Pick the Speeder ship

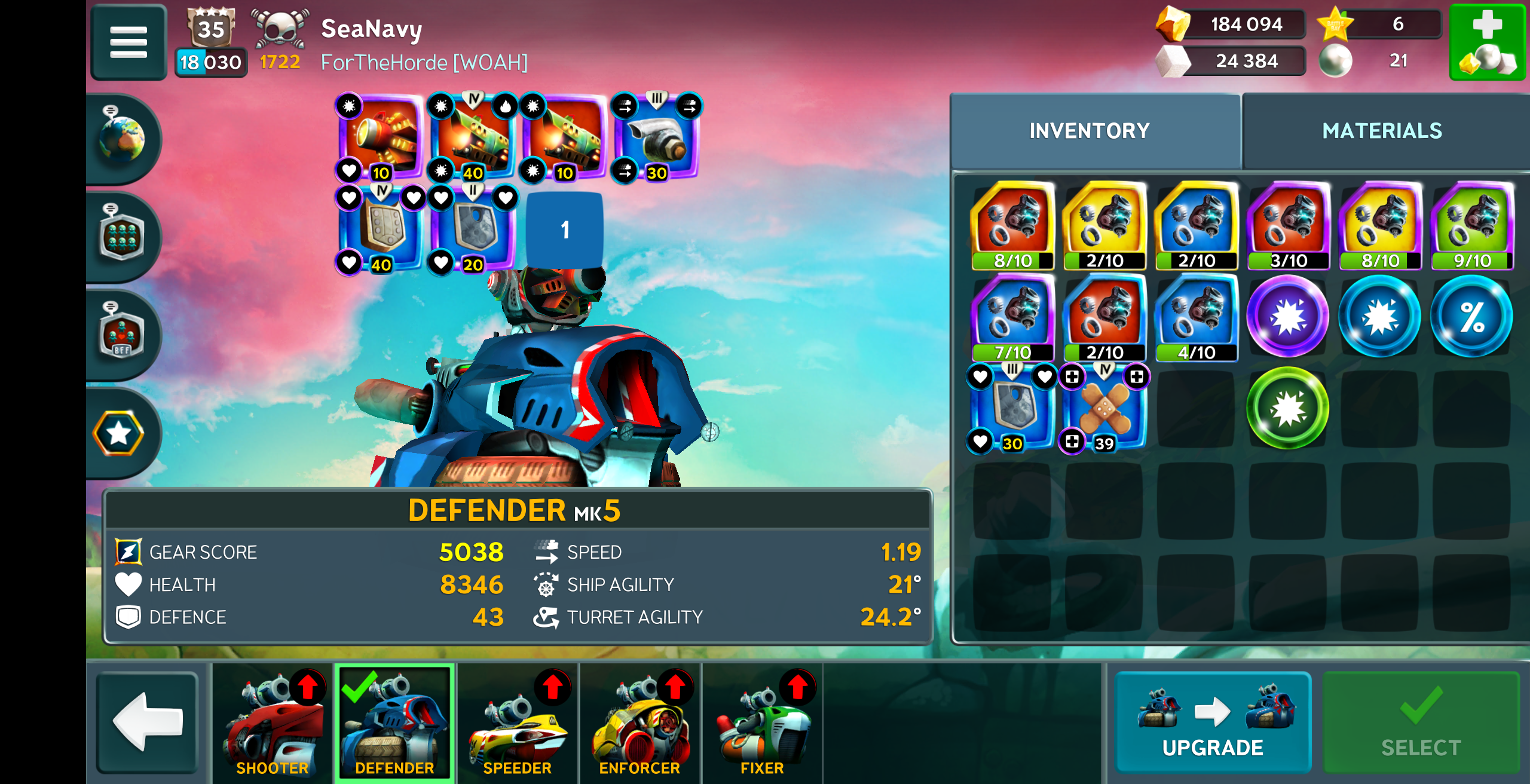pos(517,722)
